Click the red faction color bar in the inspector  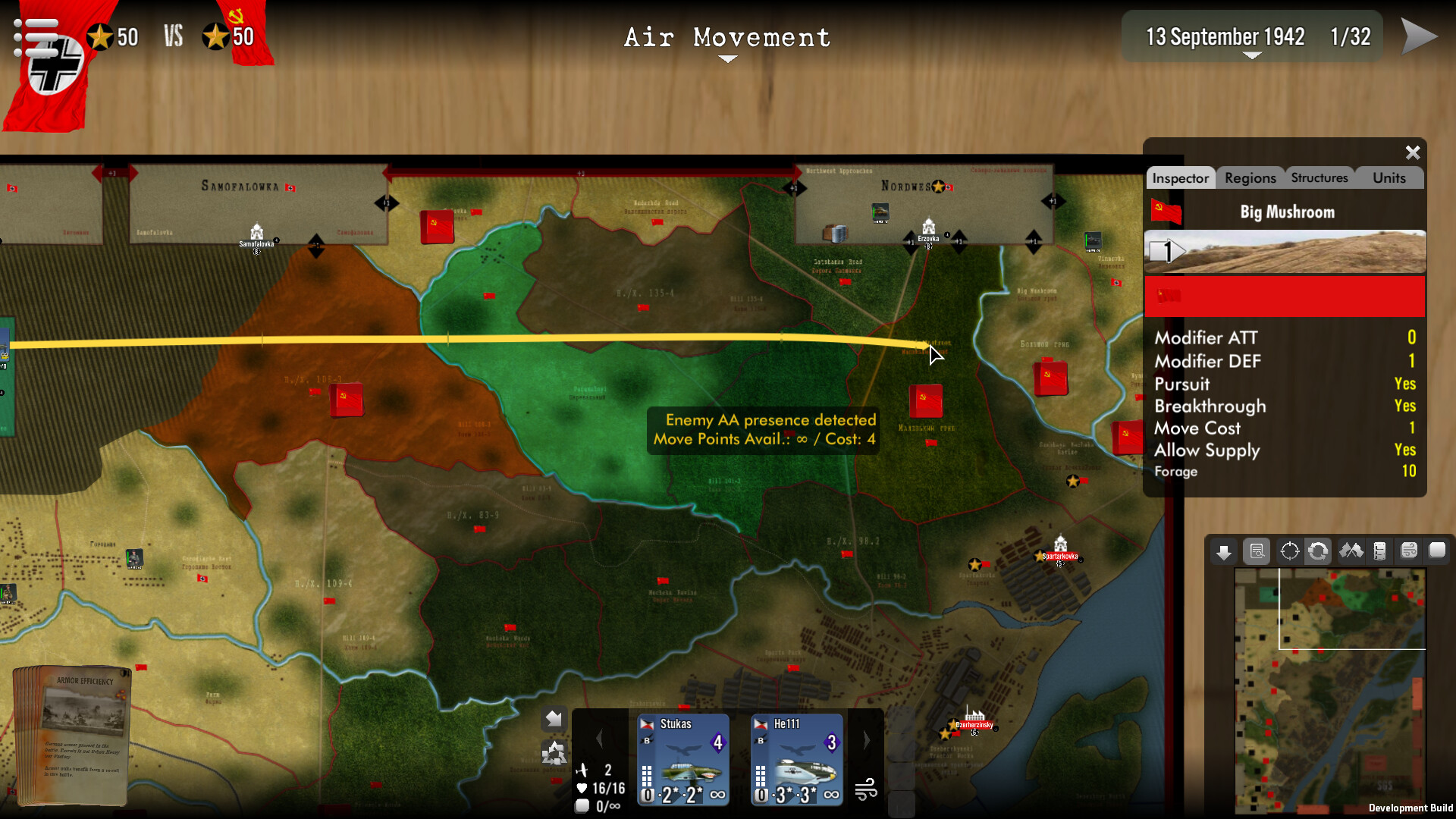[x=1285, y=297]
